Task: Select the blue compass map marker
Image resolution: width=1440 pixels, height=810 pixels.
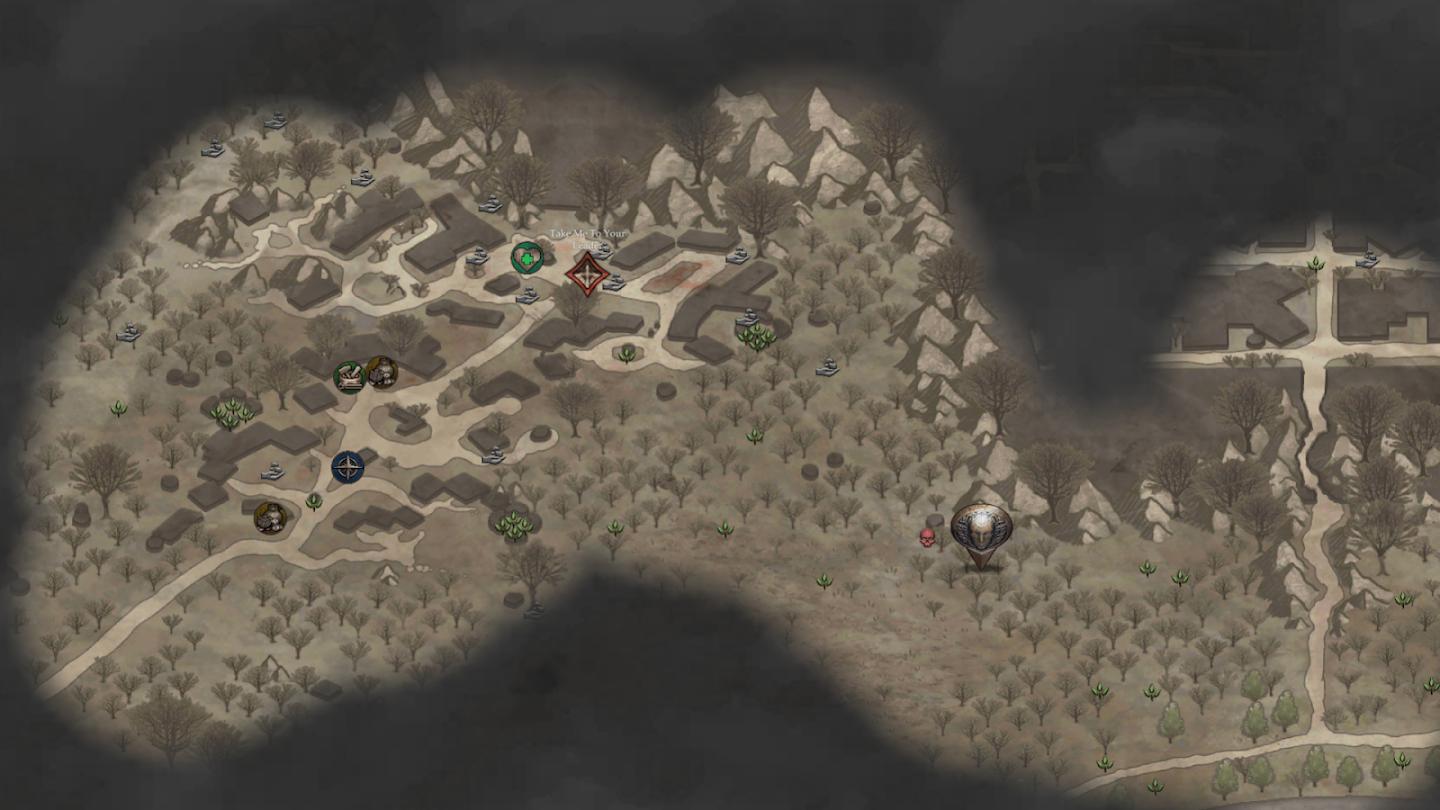Action: pyautogui.click(x=347, y=466)
